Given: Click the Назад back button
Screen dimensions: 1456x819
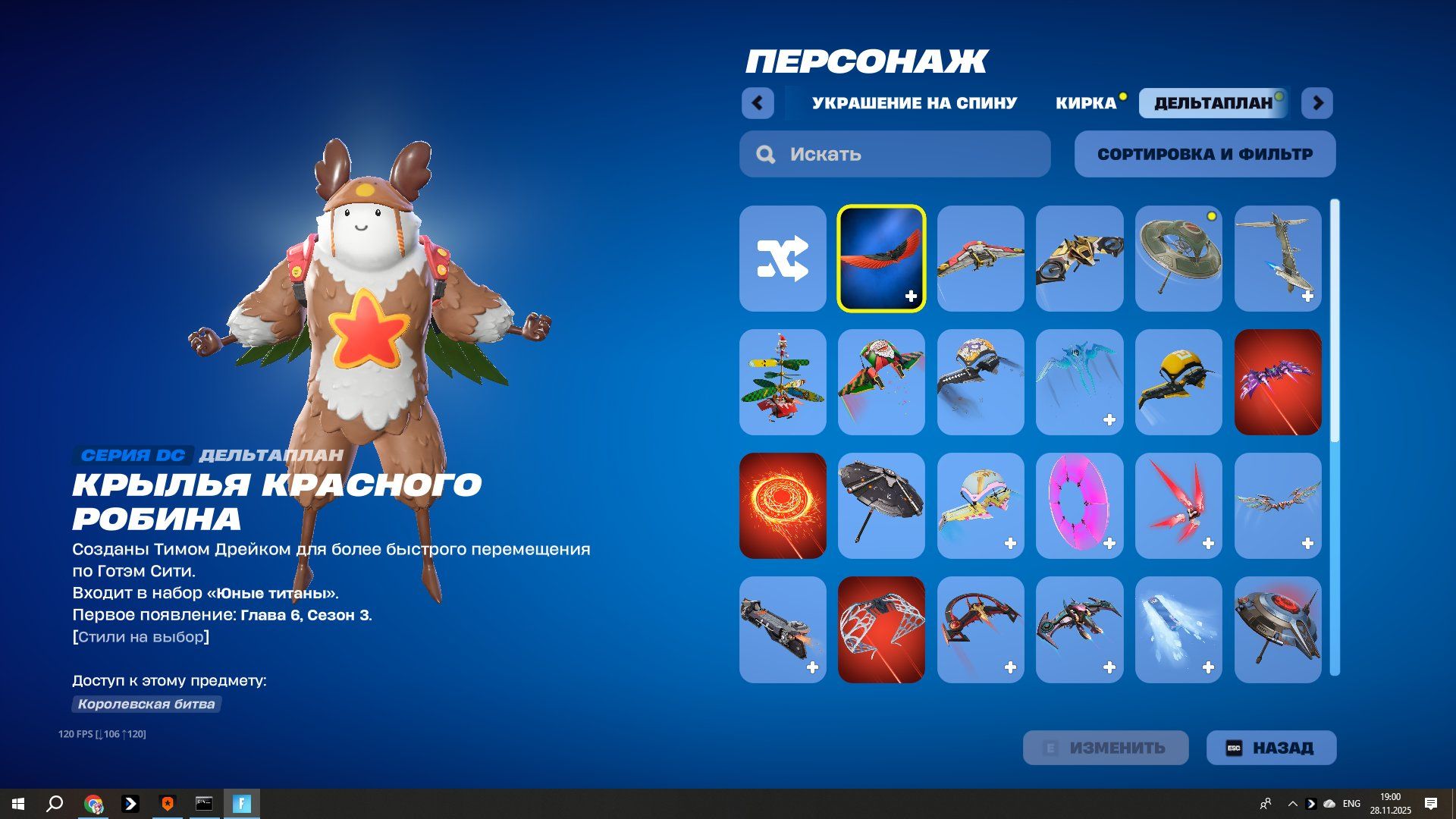Looking at the screenshot, I should coord(1271,748).
